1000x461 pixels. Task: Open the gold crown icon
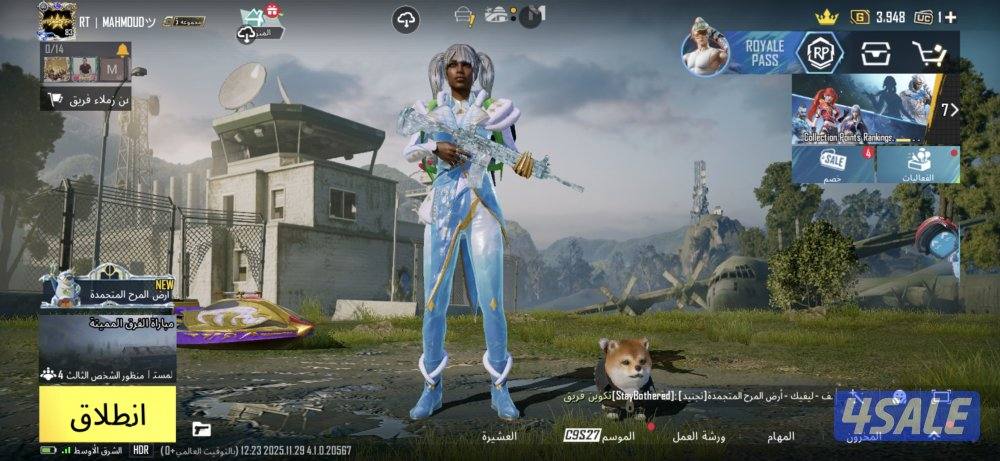click(x=825, y=17)
